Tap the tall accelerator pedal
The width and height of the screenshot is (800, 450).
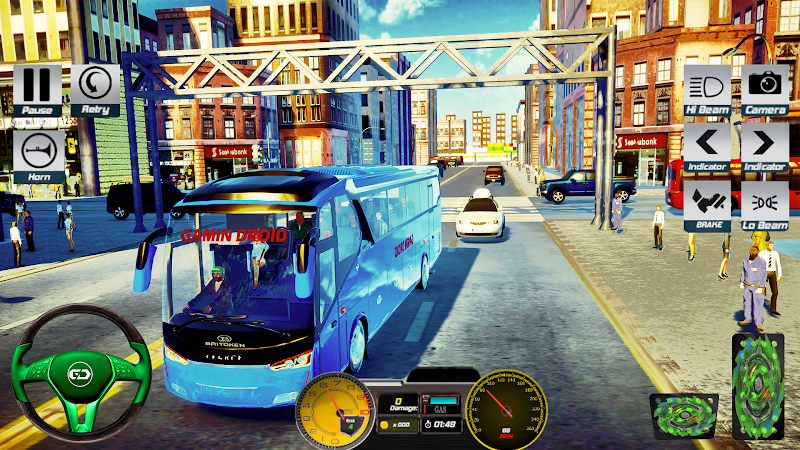(x=758, y=385)
